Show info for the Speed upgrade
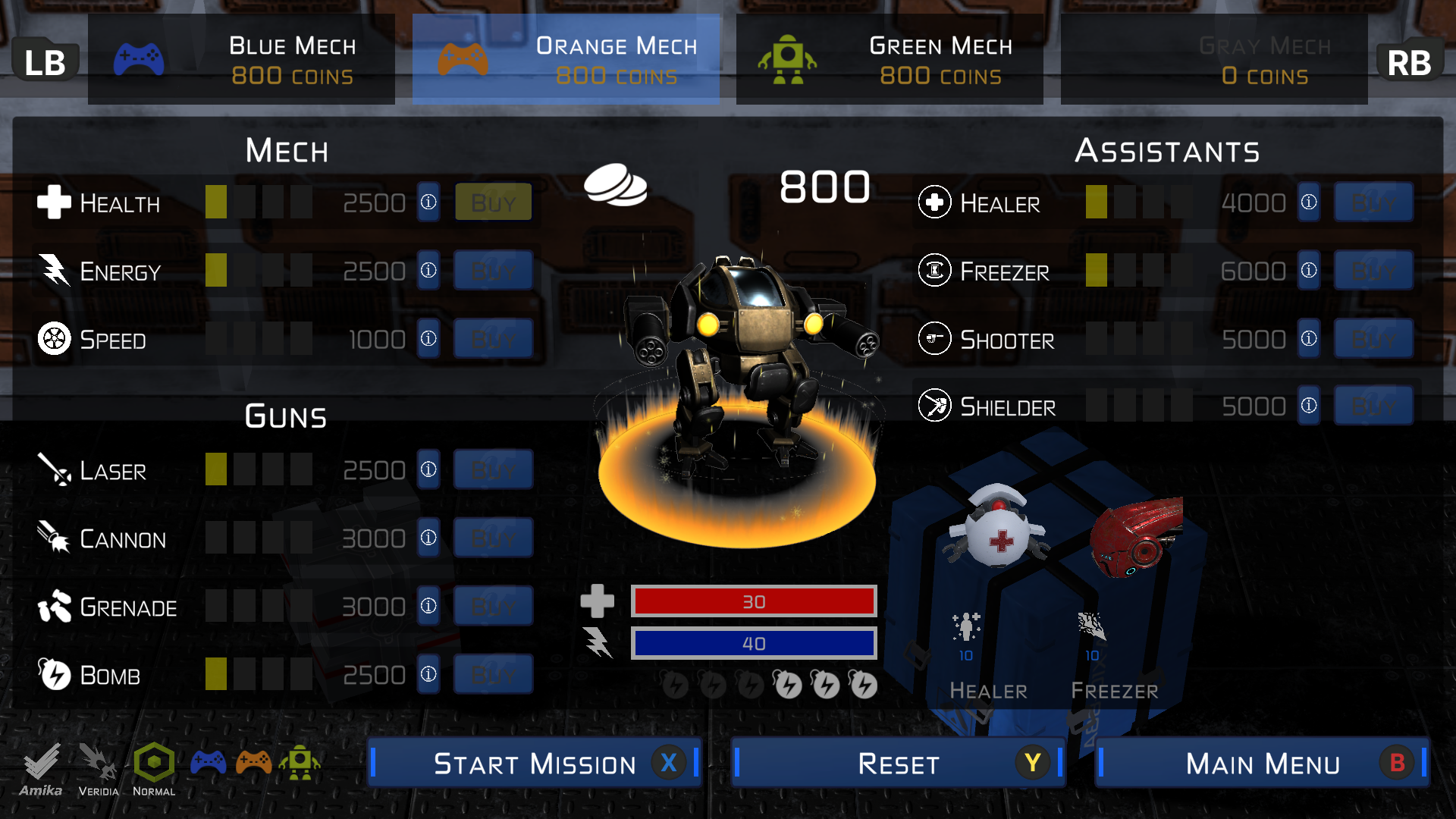Screen dimensions: 1456x819 tap(428, 339)
